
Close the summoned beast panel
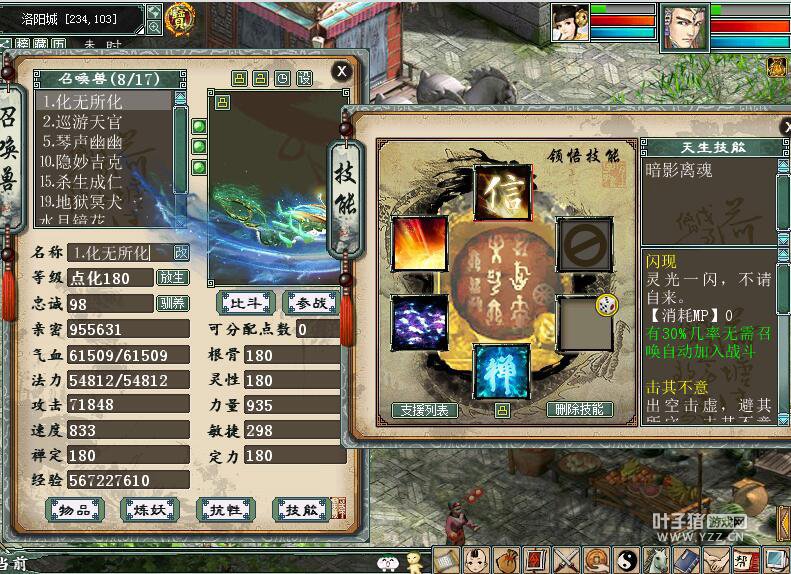click(x=342, y=71)
